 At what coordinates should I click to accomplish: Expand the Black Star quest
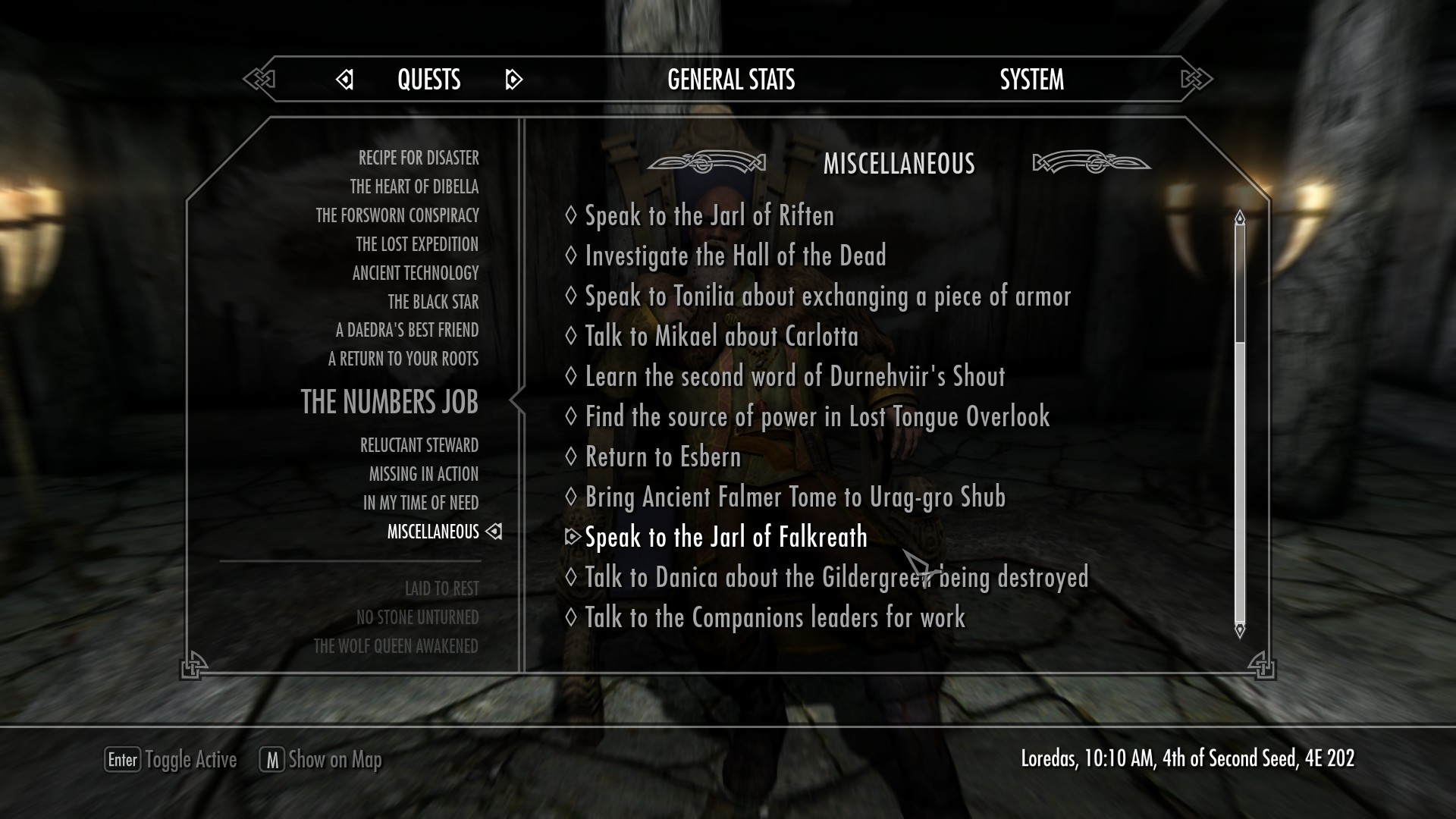pos(433,302)
